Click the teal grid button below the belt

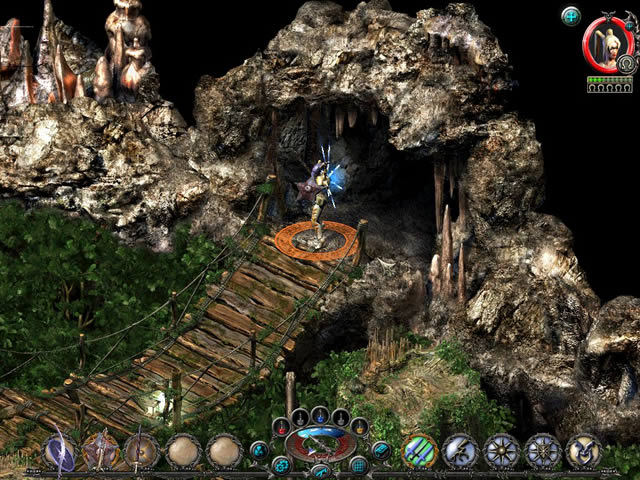tap(358, 465)
